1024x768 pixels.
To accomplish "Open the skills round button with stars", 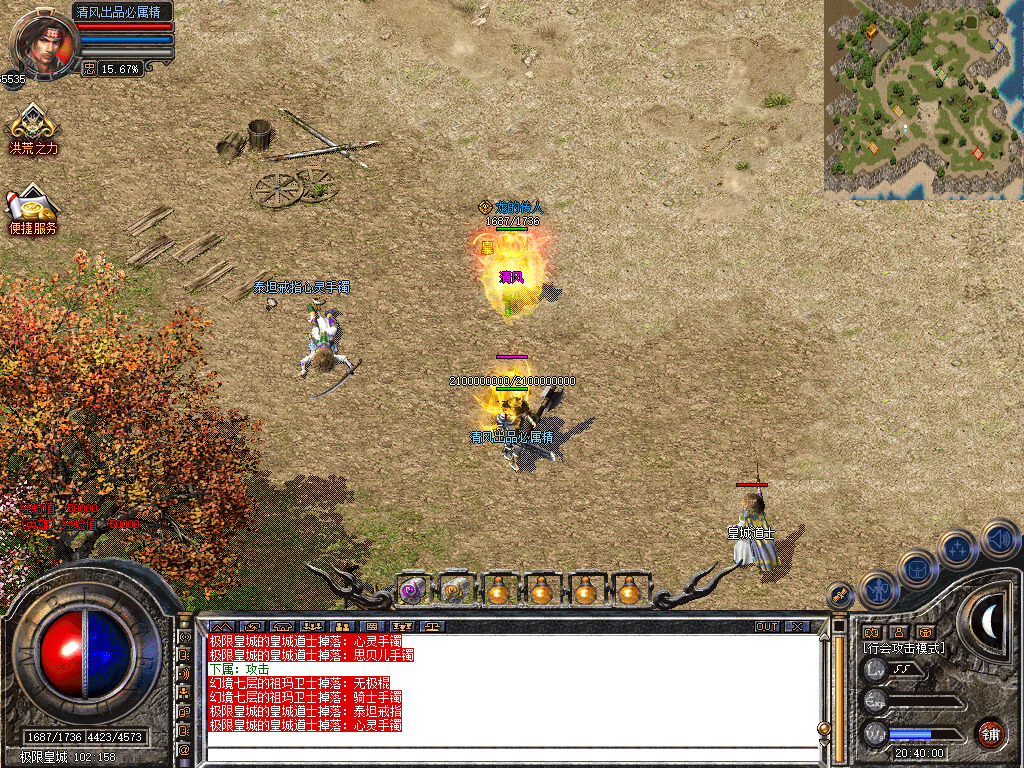I will [957, 548].
